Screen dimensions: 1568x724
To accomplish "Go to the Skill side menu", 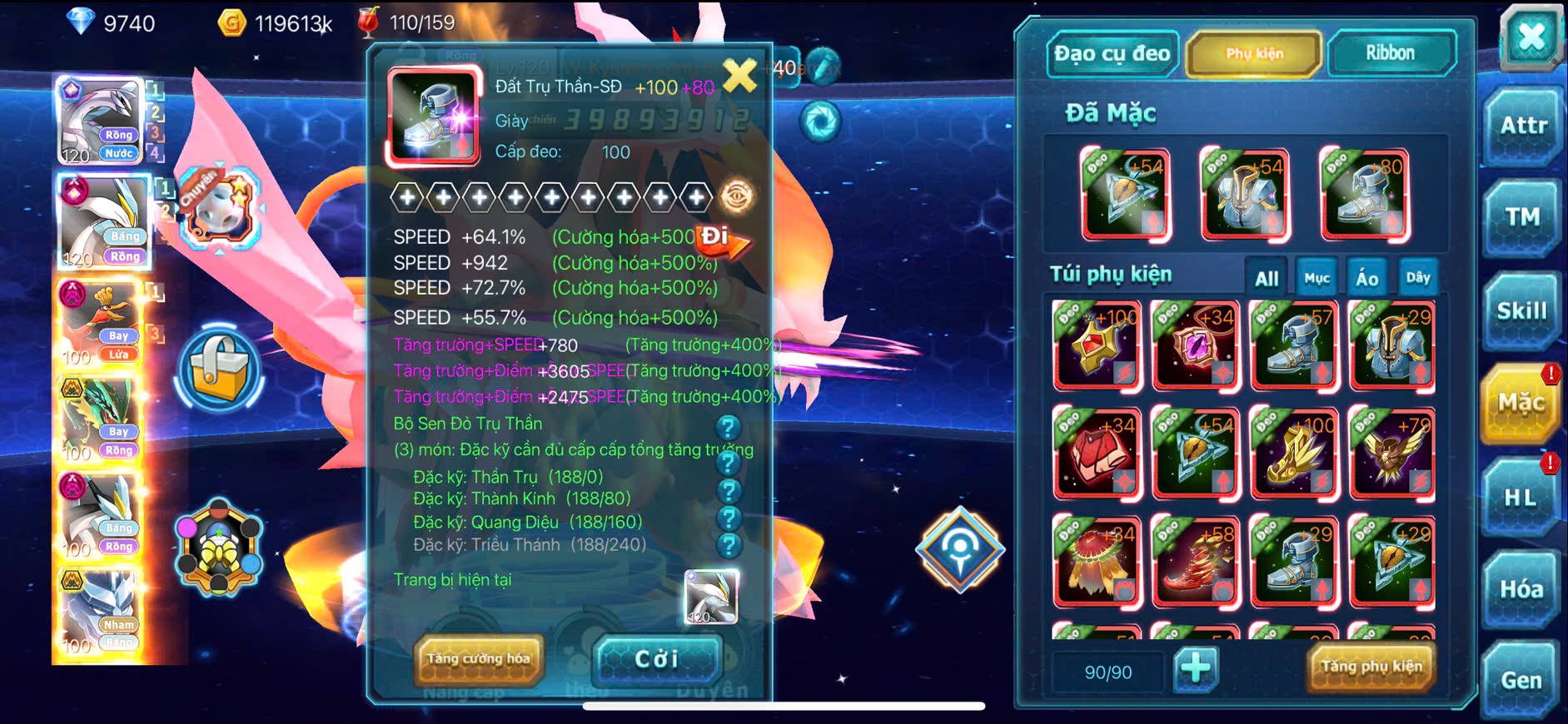I will 1521,311.
